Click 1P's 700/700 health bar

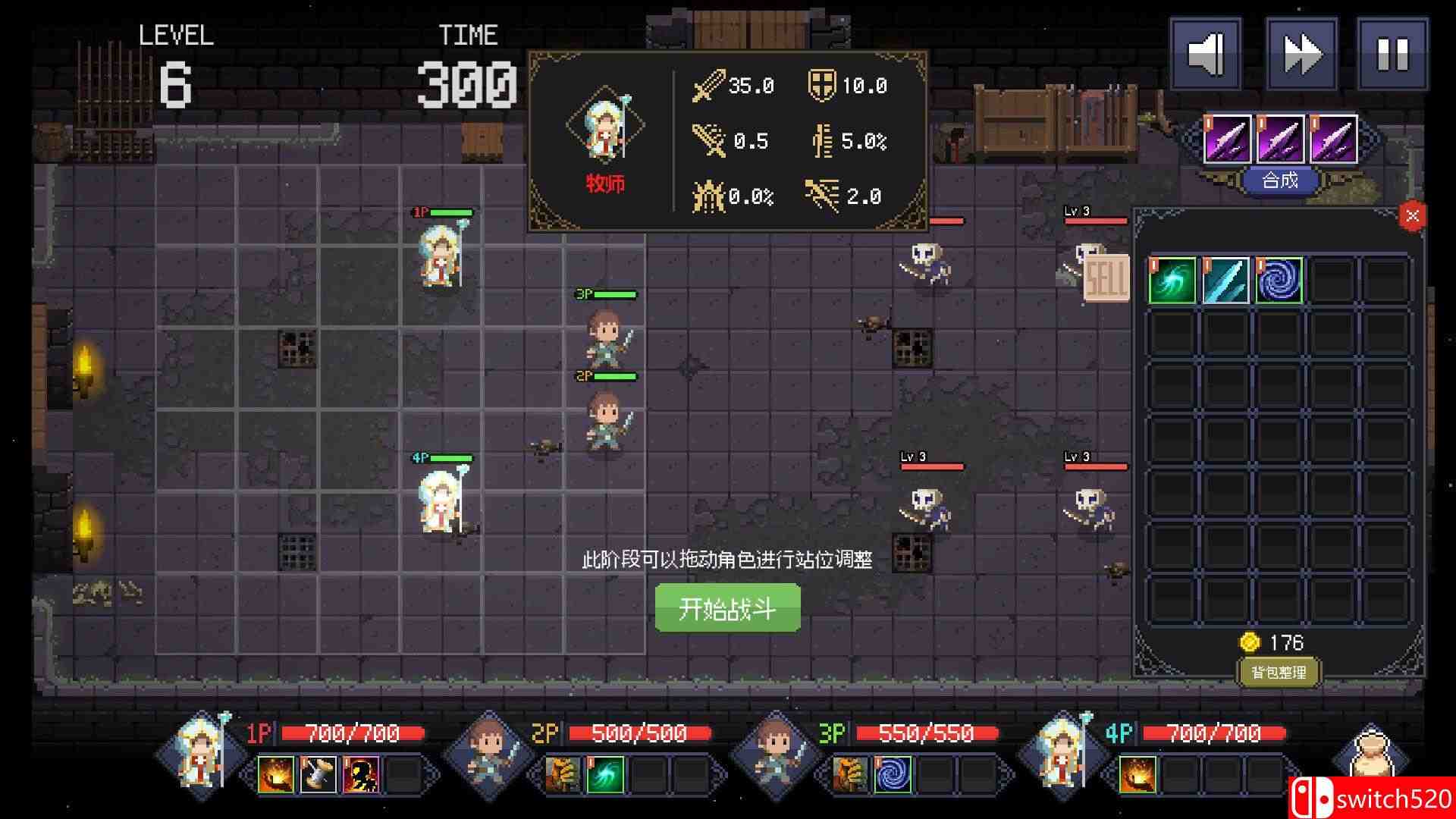(x=351, y=733)
